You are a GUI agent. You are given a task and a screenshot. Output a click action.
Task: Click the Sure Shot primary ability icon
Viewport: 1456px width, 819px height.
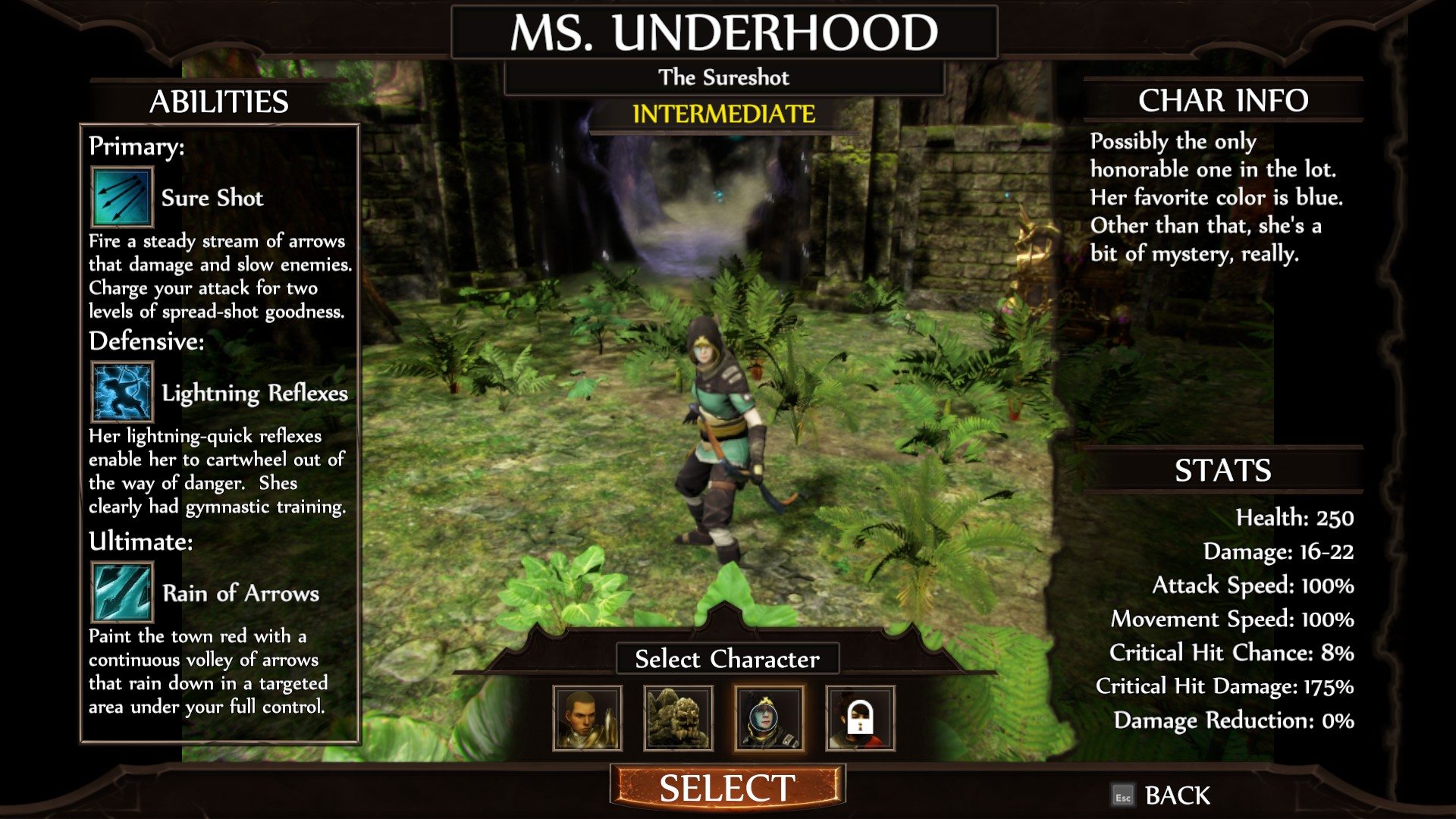tap(122, 197)
